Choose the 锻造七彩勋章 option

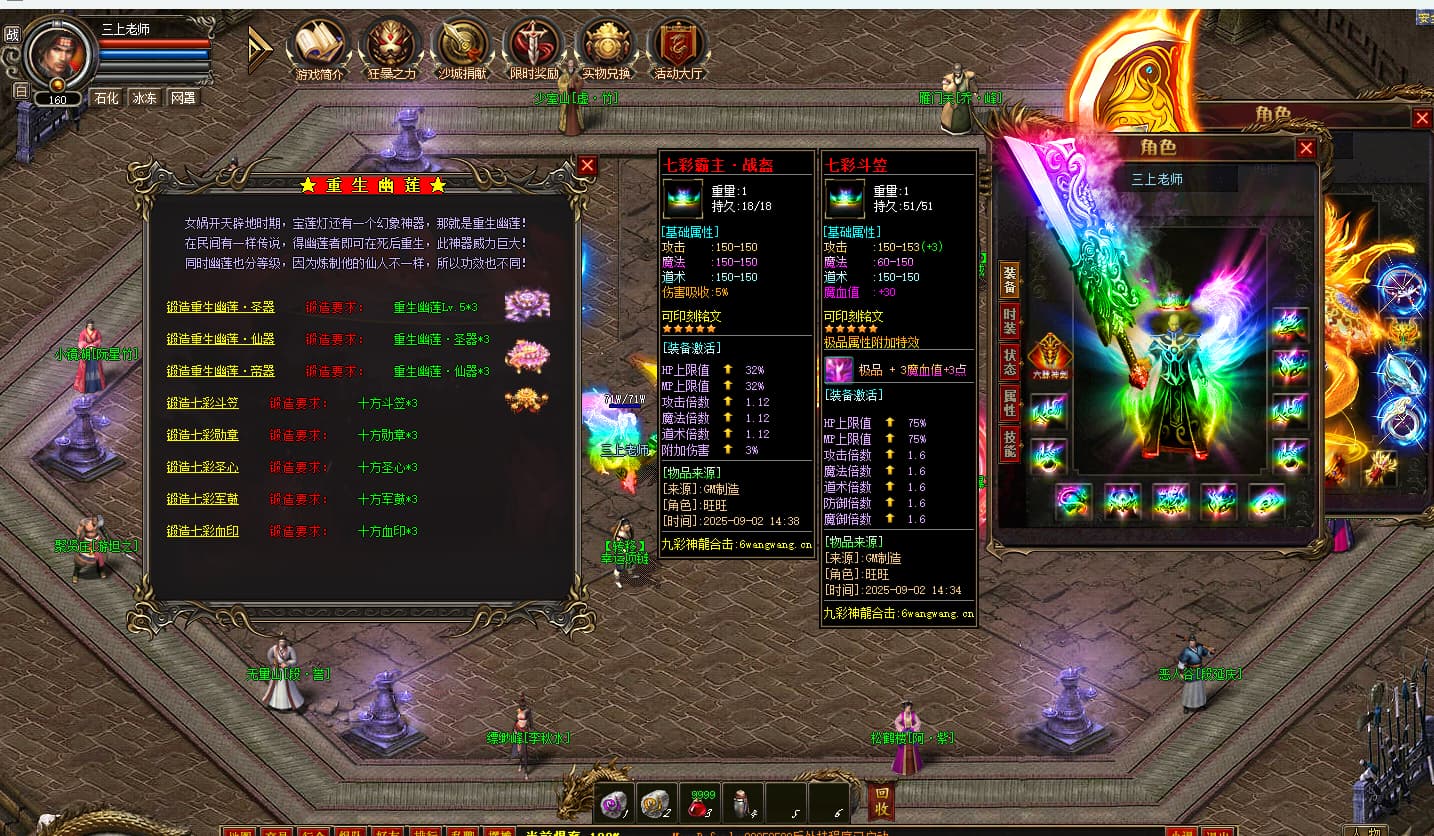coord(202,435)
